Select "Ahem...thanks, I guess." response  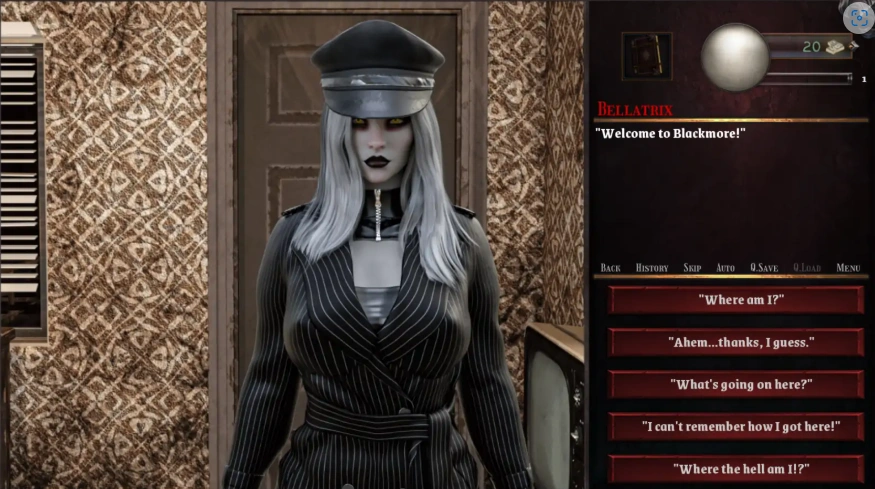[x=736, y=342]
